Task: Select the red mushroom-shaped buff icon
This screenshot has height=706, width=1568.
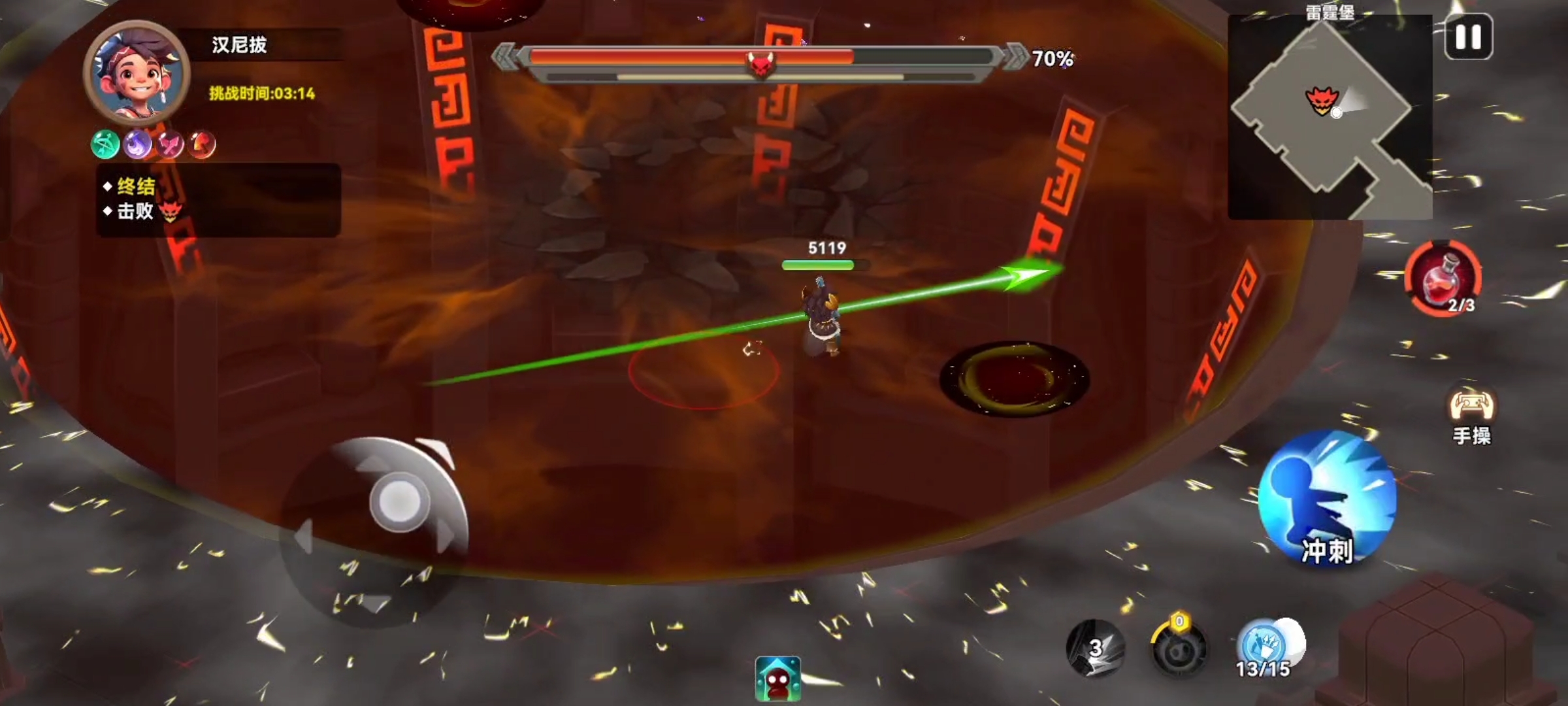Action: pyautogui.click(x=201, y=144)
